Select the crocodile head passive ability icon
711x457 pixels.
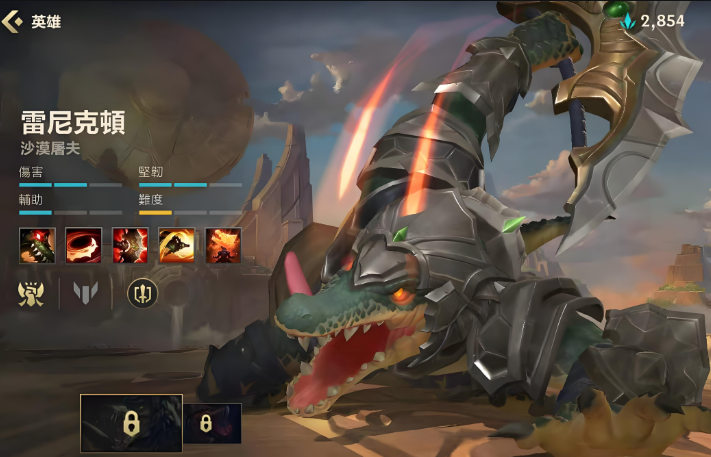pyautogui.click(x=37, y=245)
